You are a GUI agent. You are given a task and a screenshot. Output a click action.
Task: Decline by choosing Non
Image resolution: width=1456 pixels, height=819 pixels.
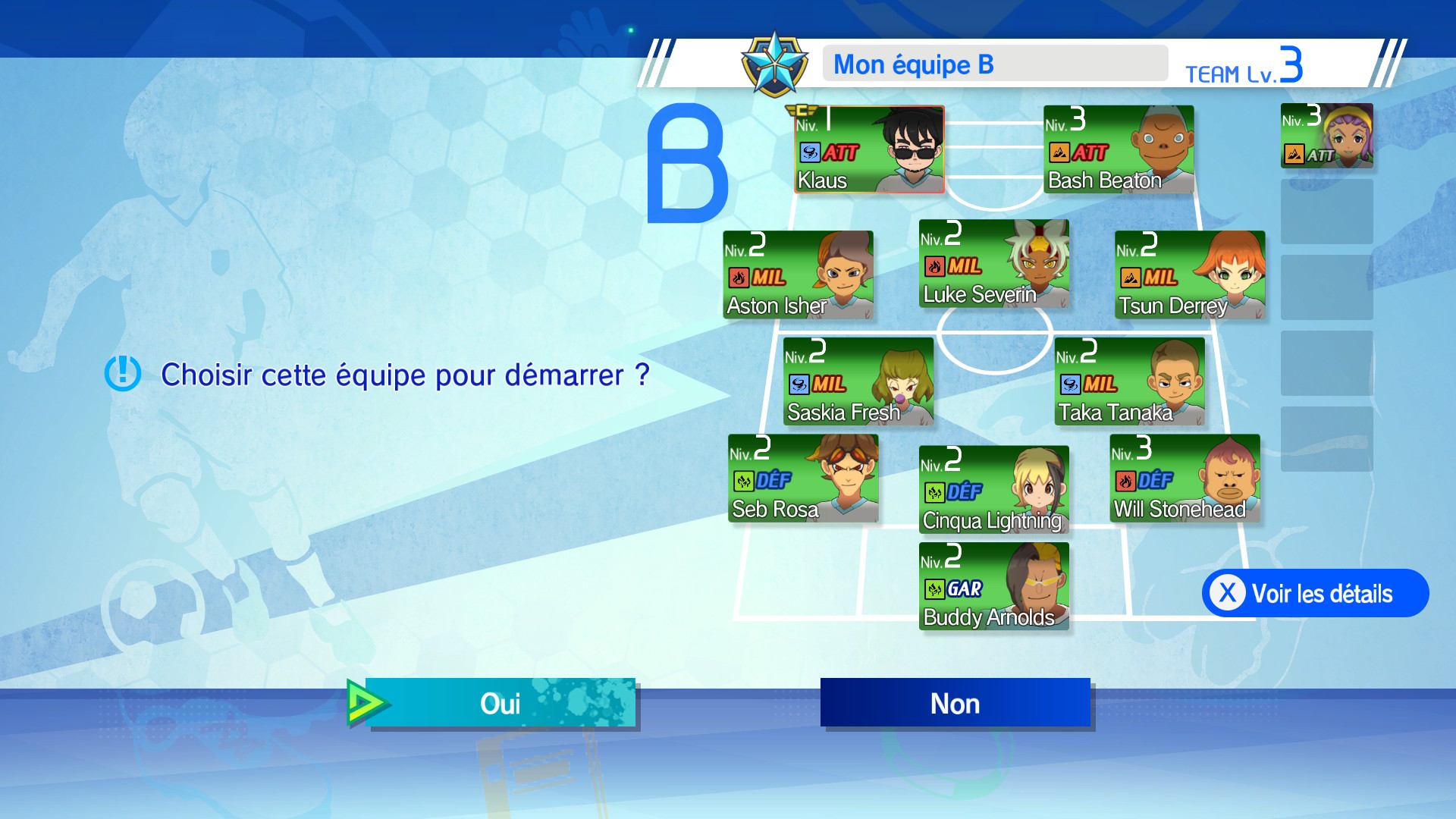coord(955,703)
